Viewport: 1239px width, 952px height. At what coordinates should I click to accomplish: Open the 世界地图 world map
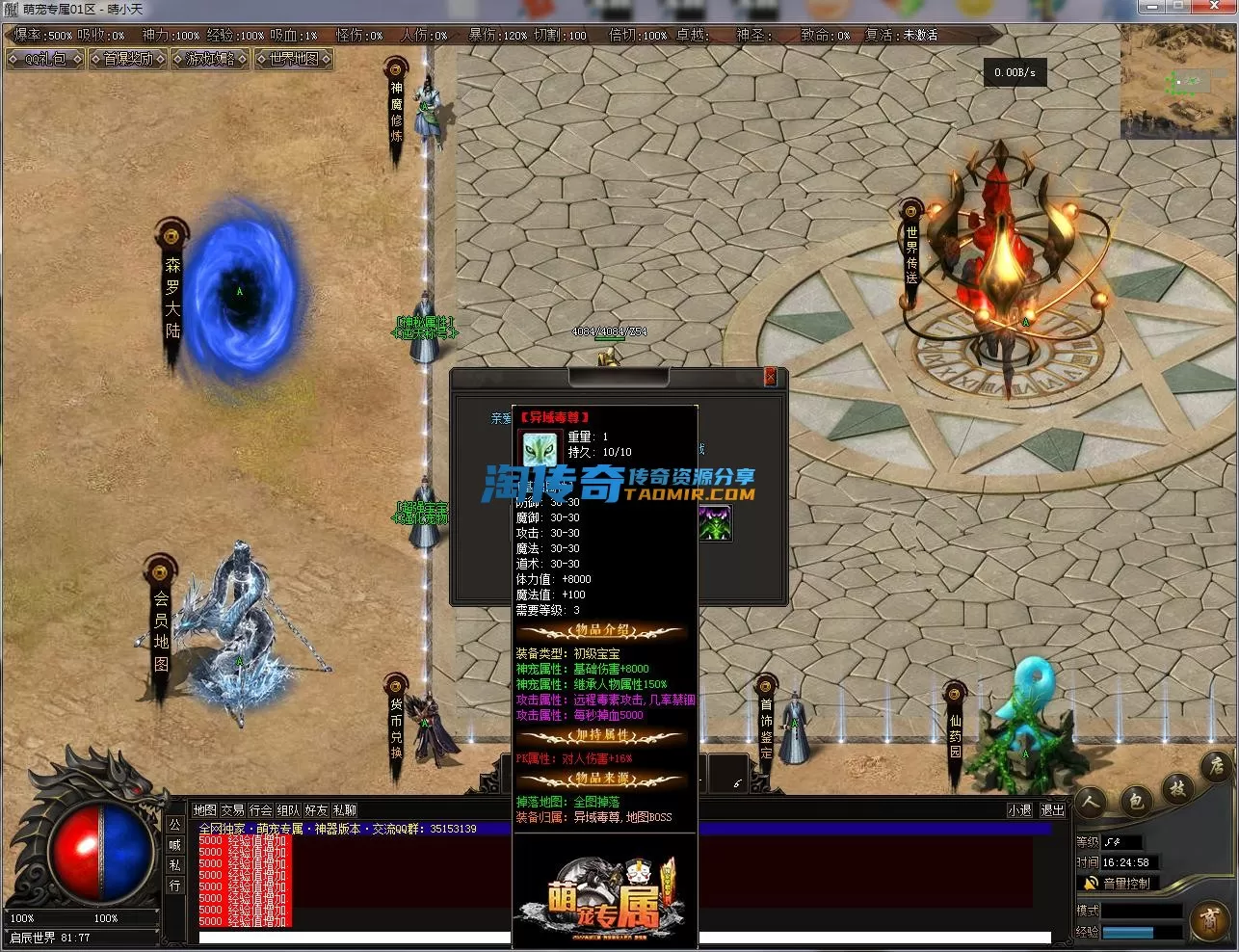tap(294, 59)
